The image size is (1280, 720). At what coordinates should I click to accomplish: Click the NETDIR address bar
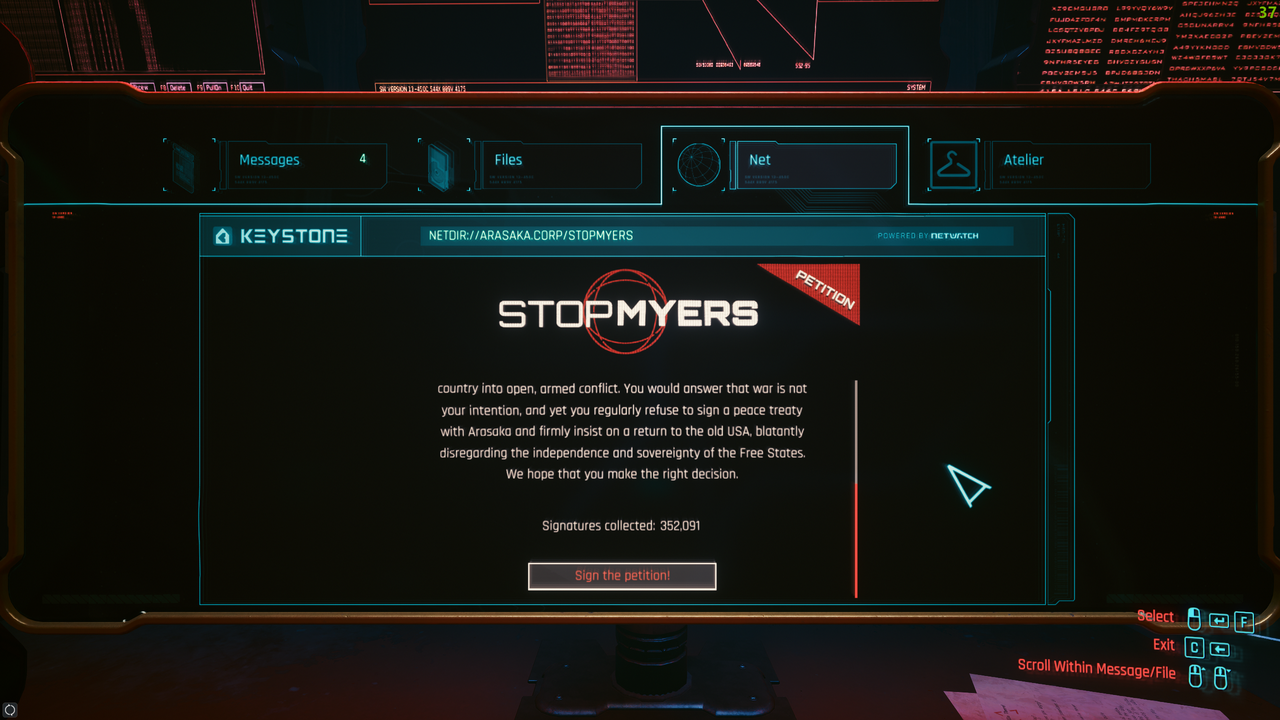point(640,236)
